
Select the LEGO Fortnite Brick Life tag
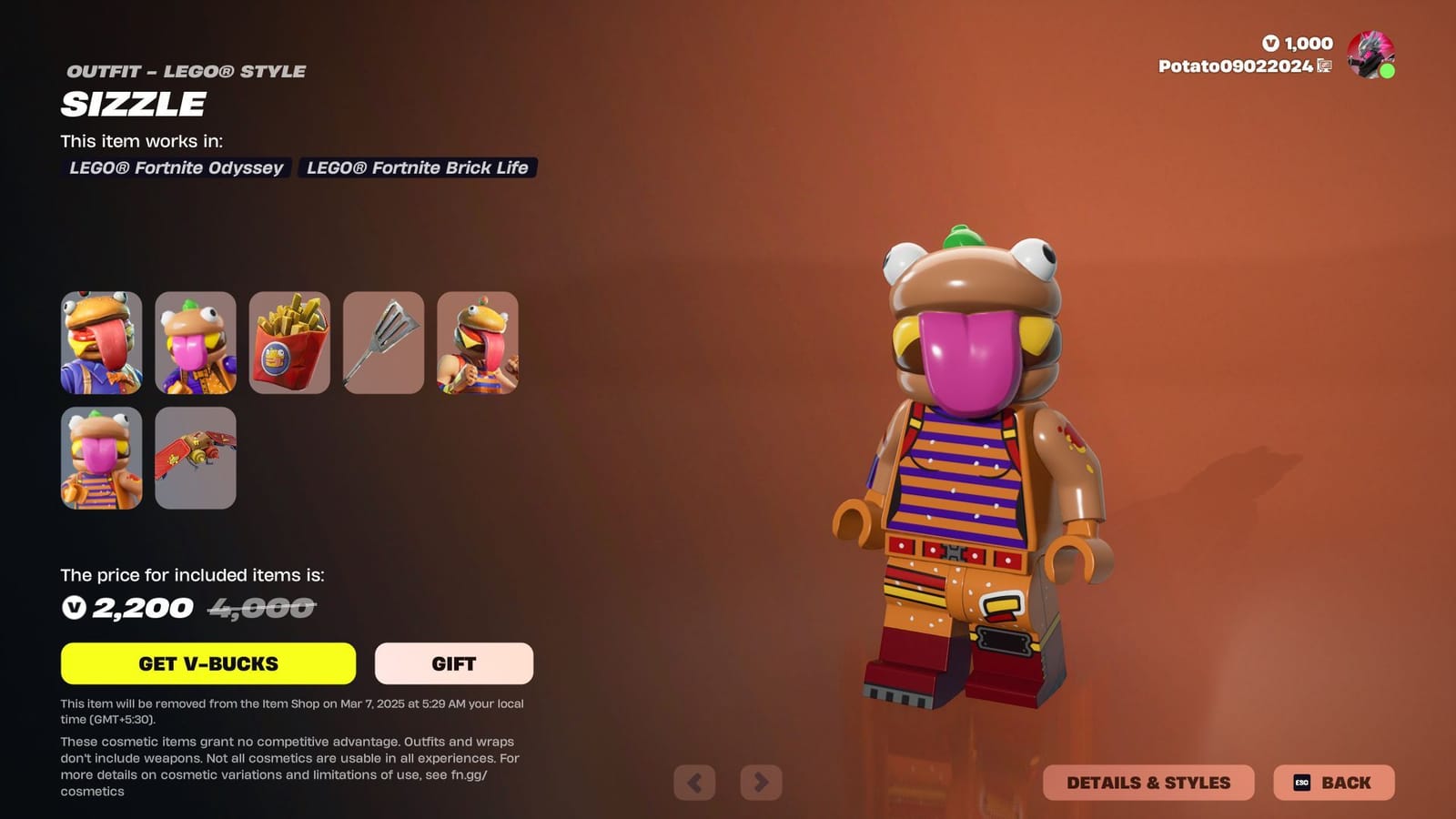417,167
